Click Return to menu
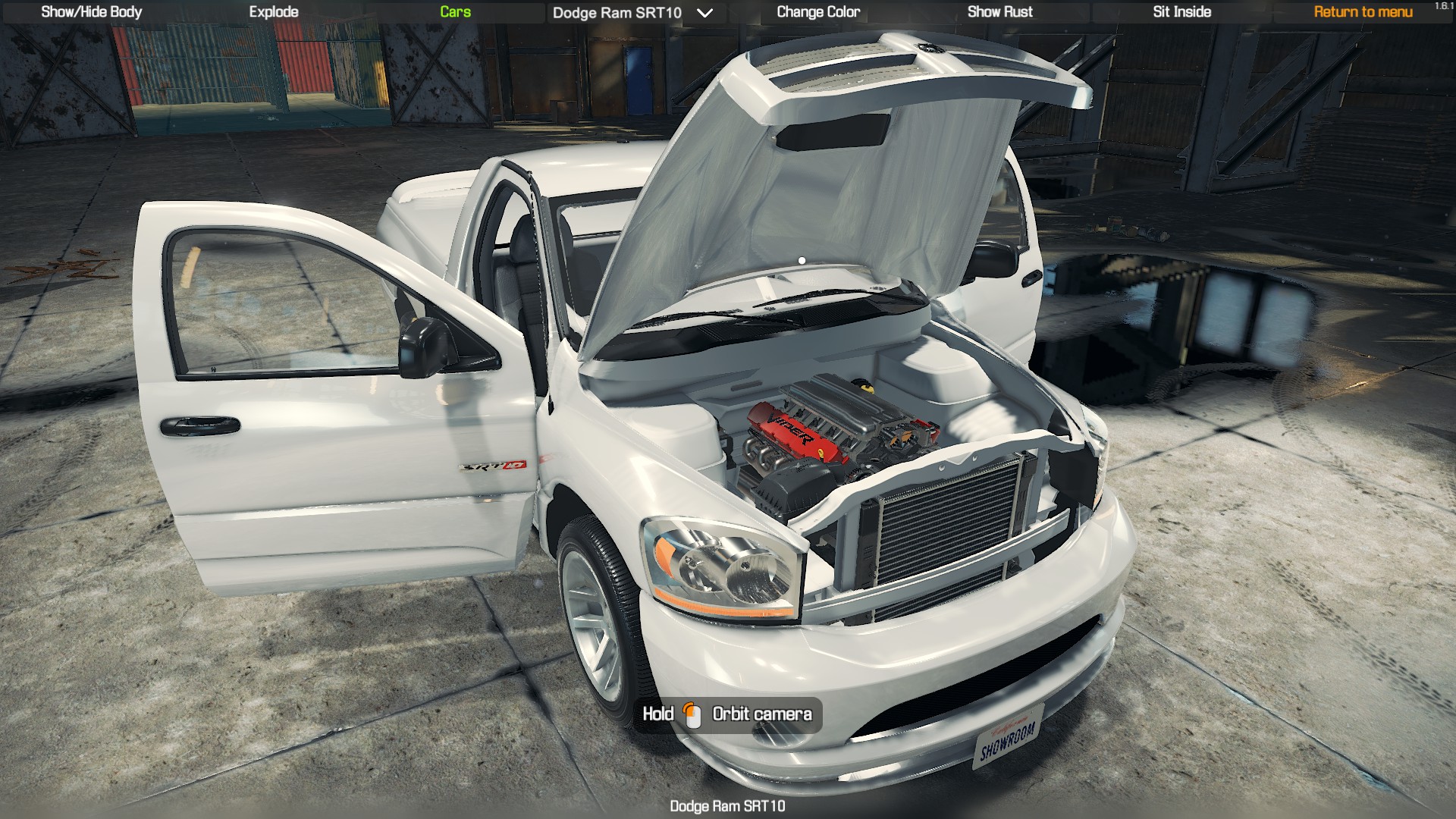The image size is (1456, 819). tap(1362, 11)
